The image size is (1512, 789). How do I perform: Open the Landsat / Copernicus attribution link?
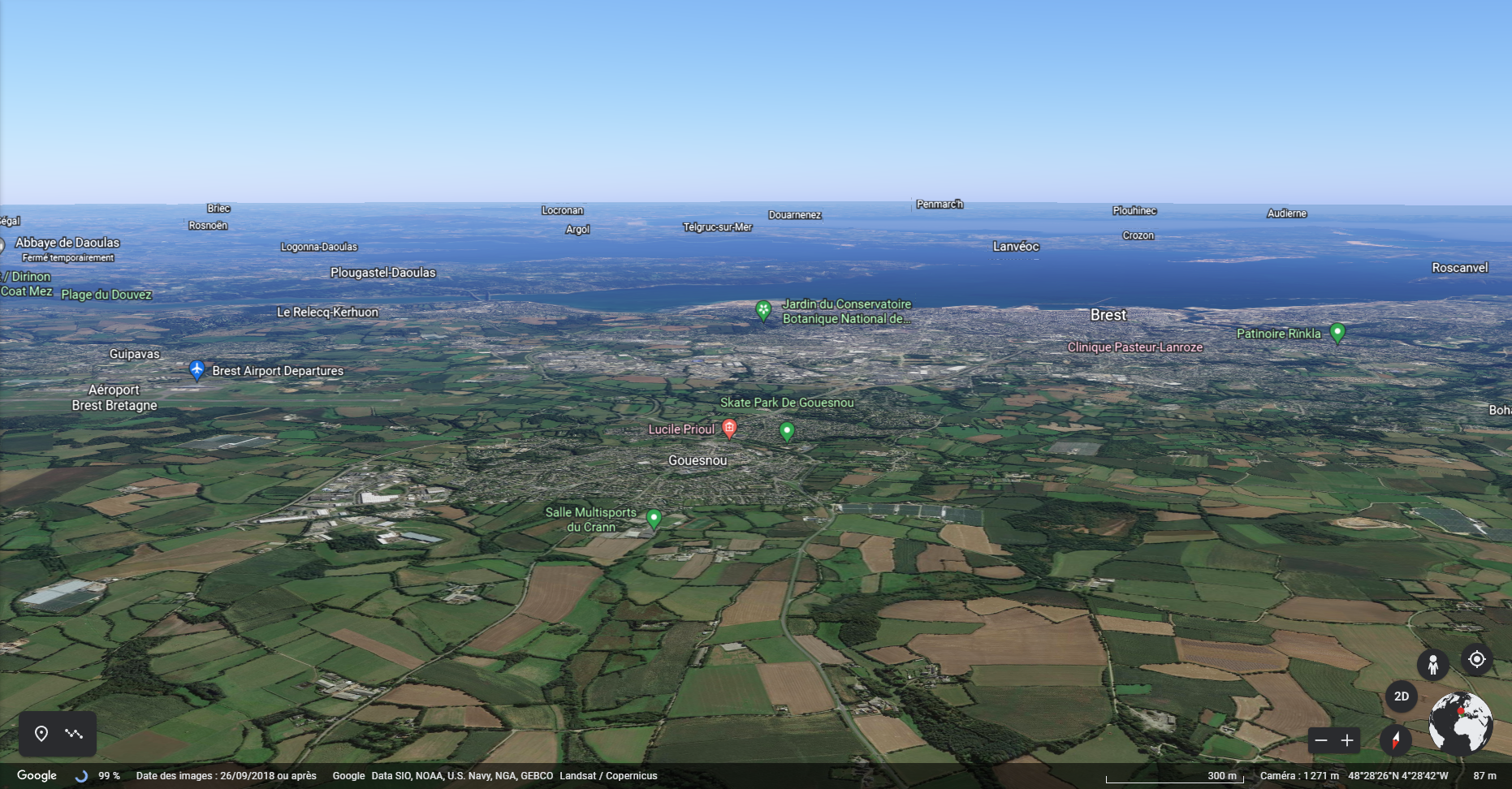(607, 776)
